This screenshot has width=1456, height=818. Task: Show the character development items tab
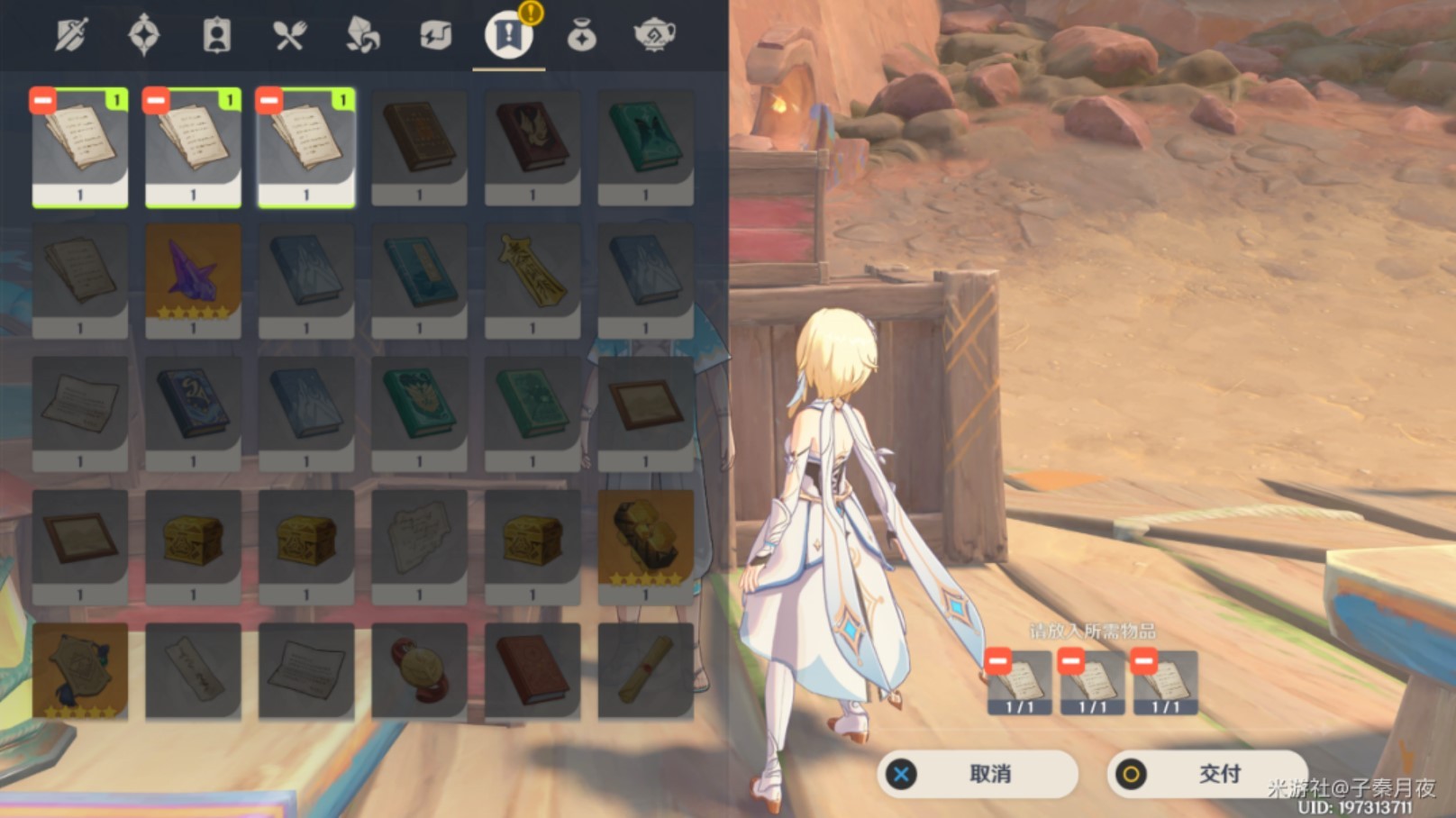(x=217, y=36)
